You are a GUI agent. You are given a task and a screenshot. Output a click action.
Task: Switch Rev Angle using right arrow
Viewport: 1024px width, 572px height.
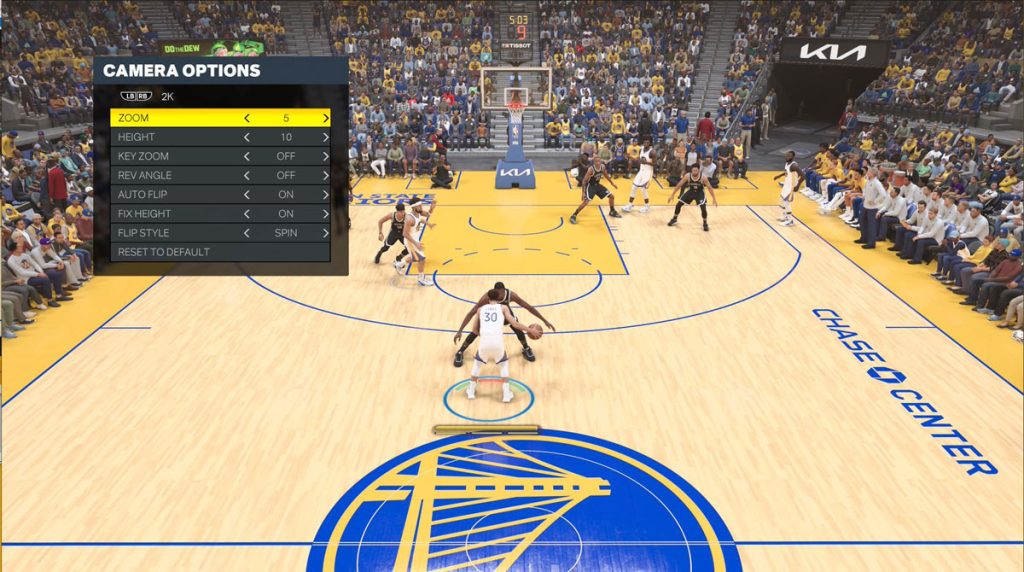click(x=325, y=175)
